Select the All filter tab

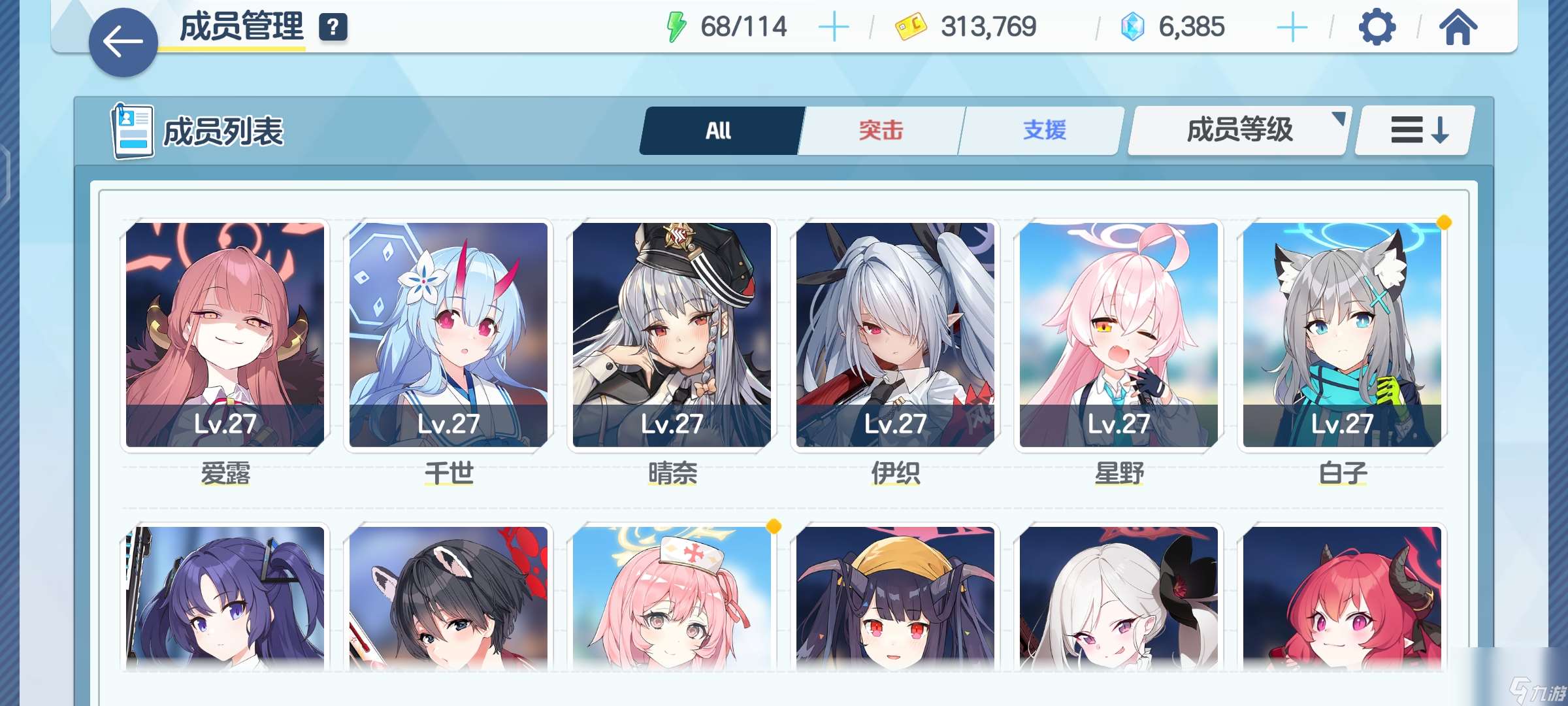click(x=717, y=130)
